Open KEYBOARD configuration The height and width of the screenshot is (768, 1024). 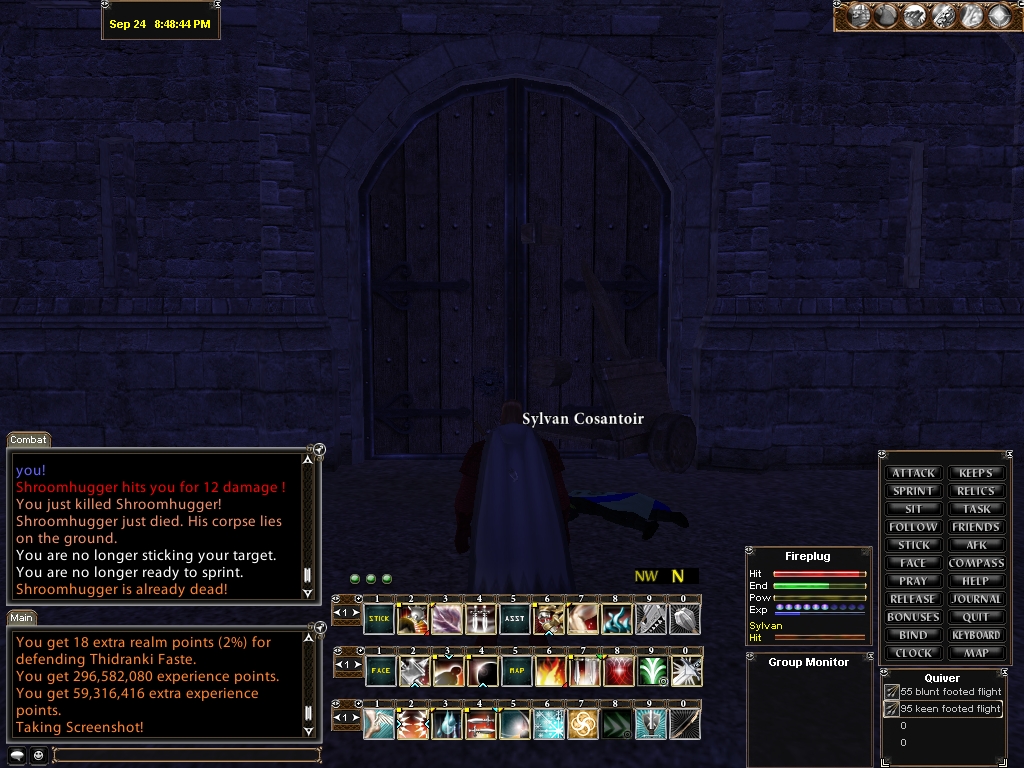coord(976,635)
